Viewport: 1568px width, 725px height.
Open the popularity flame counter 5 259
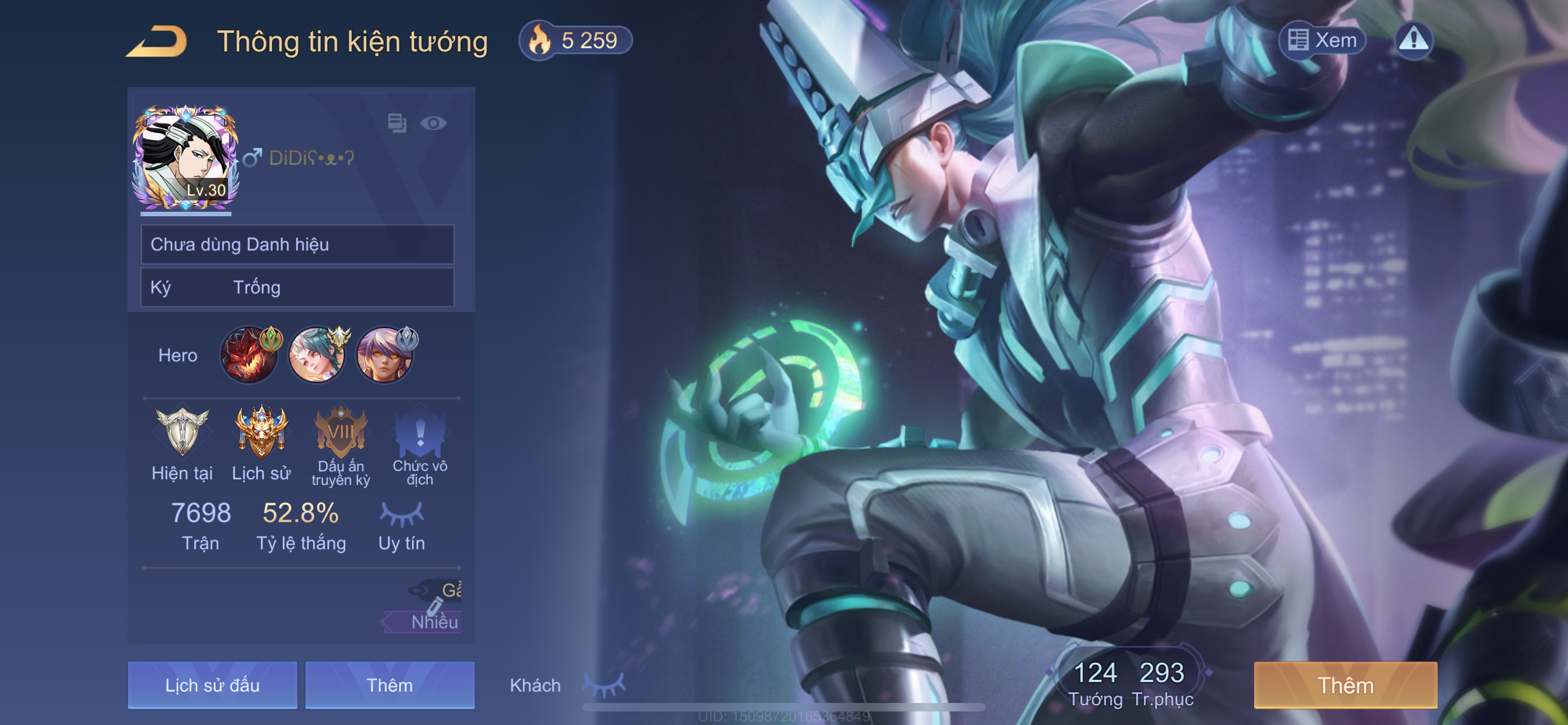click(x=575, y=41)
